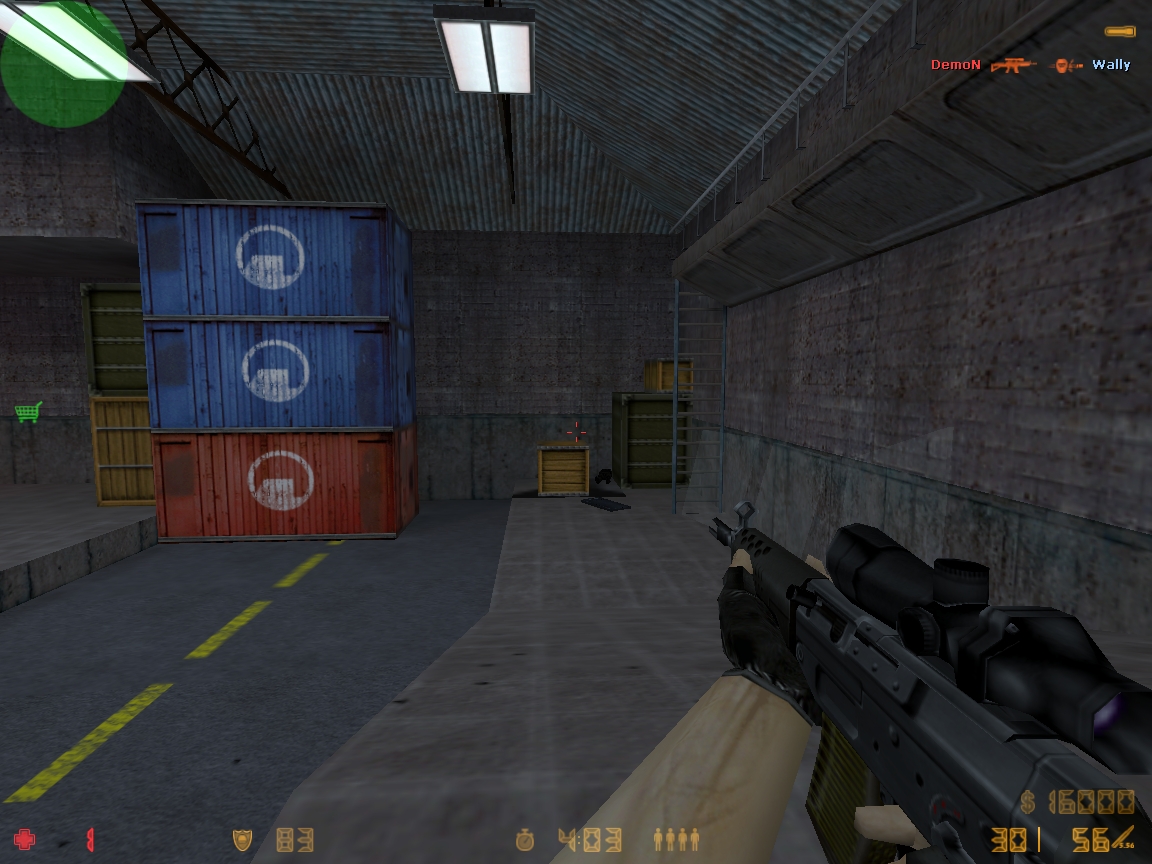
Task: Click the DemoN killed Wally feed entry
Action: pyautogui.click(x=1030, y=65)
